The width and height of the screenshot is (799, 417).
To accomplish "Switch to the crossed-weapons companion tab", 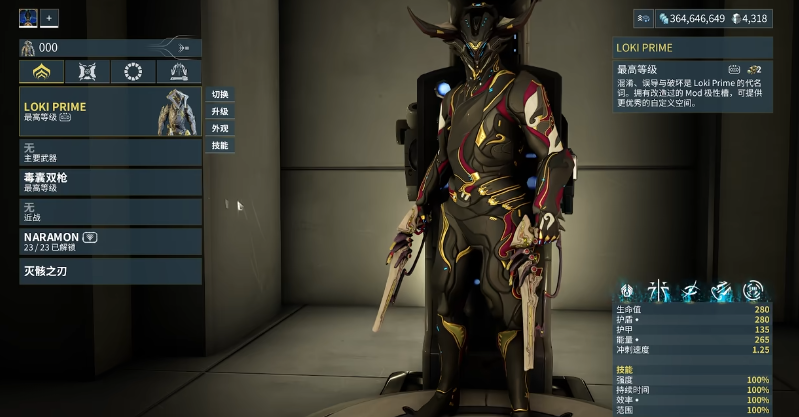I will [87, 71].
